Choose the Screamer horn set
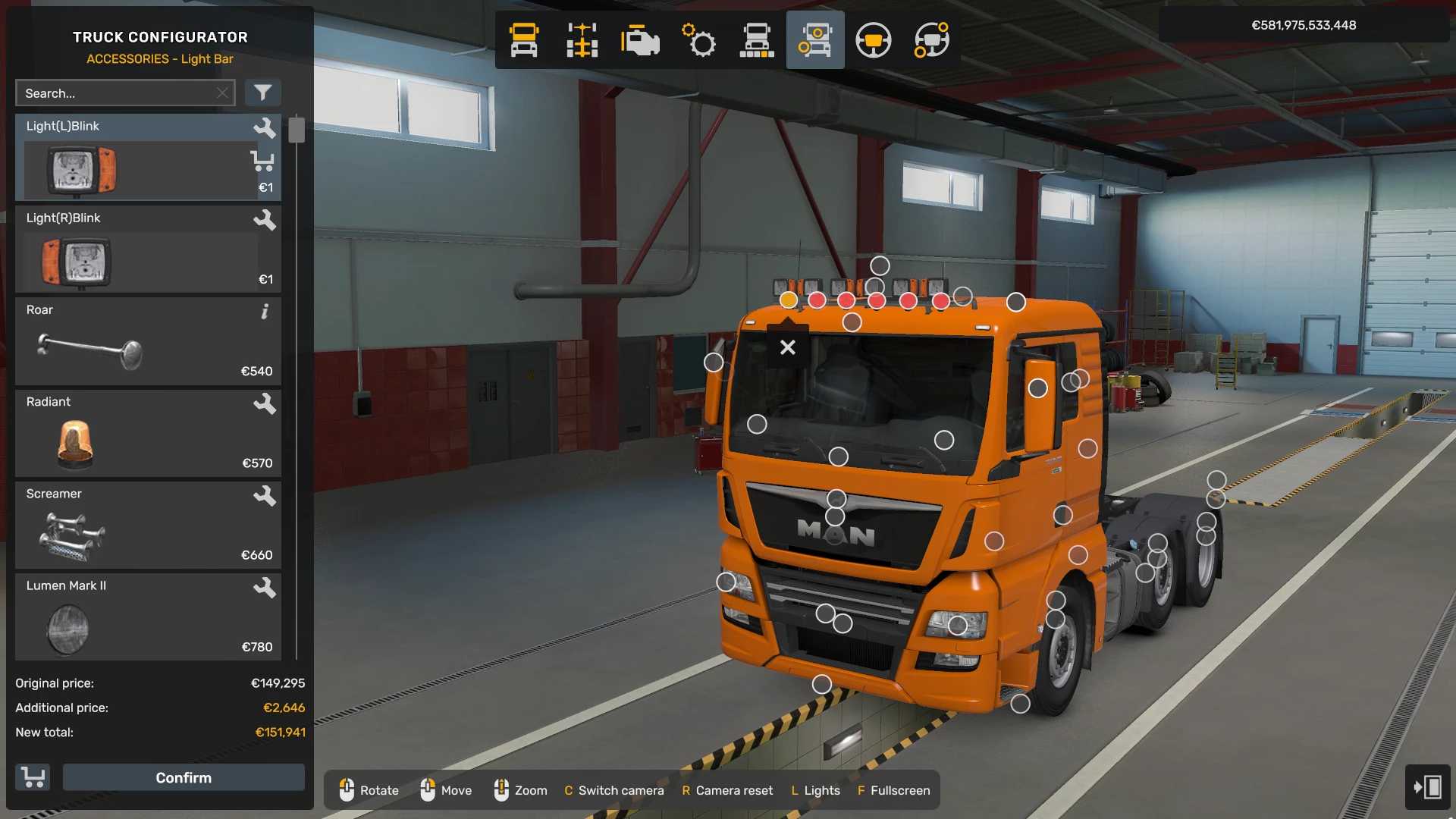1456x819 pixels. [136, 526]
